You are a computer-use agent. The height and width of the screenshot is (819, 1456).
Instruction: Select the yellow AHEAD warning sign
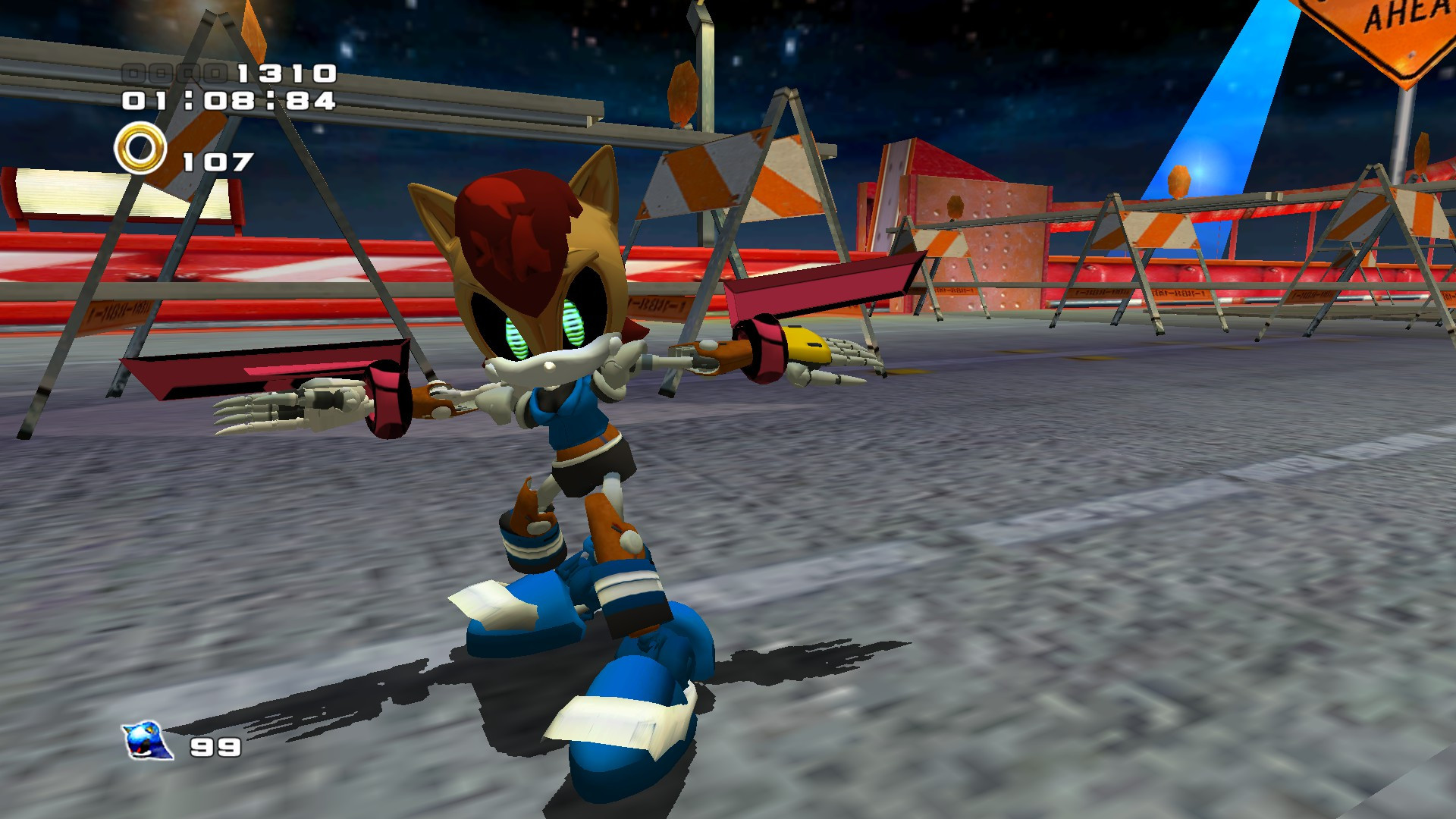[1410, 34]
